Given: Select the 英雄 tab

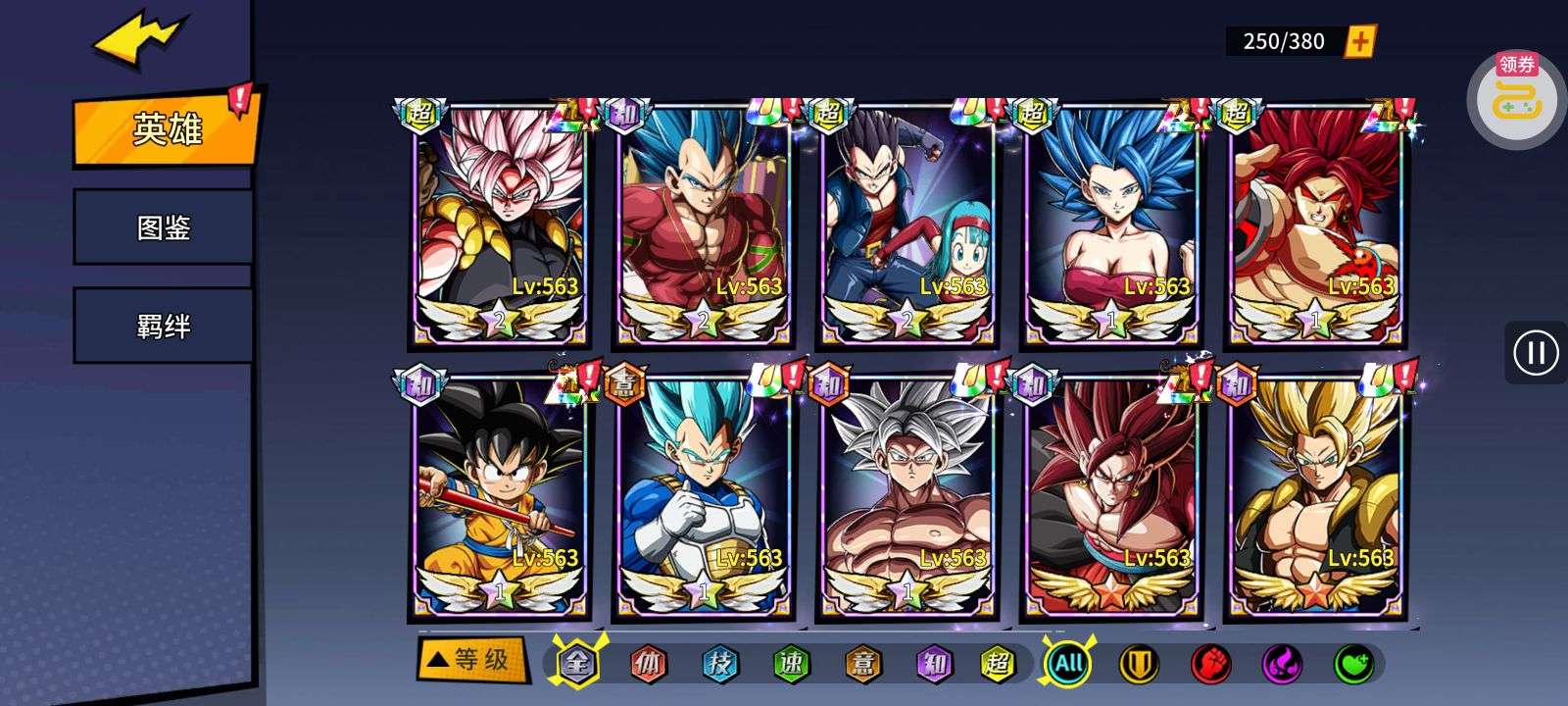Looking at the screenshot, I should (x=167, y=128).
